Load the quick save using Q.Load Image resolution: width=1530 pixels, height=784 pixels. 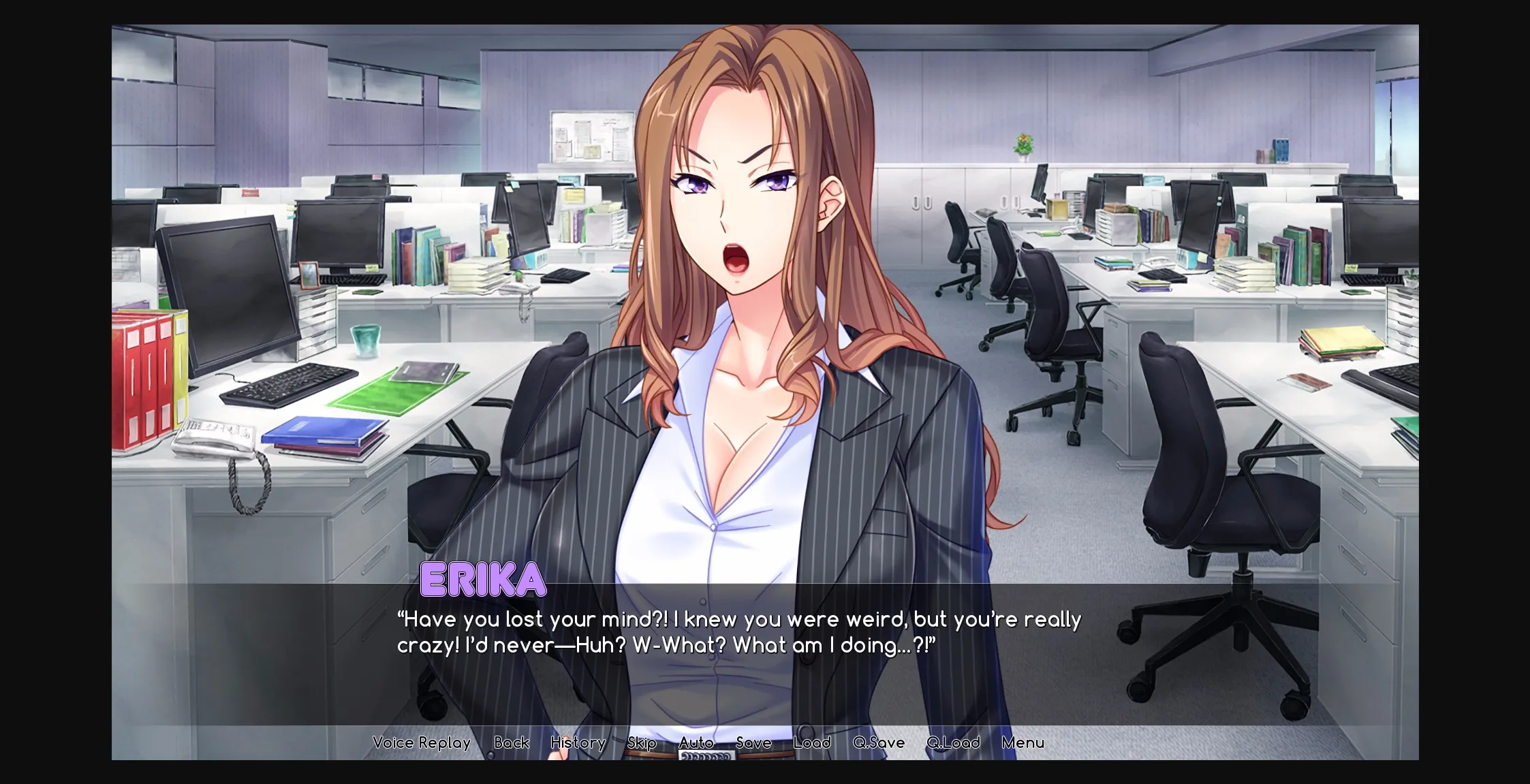tap(952, 742)
